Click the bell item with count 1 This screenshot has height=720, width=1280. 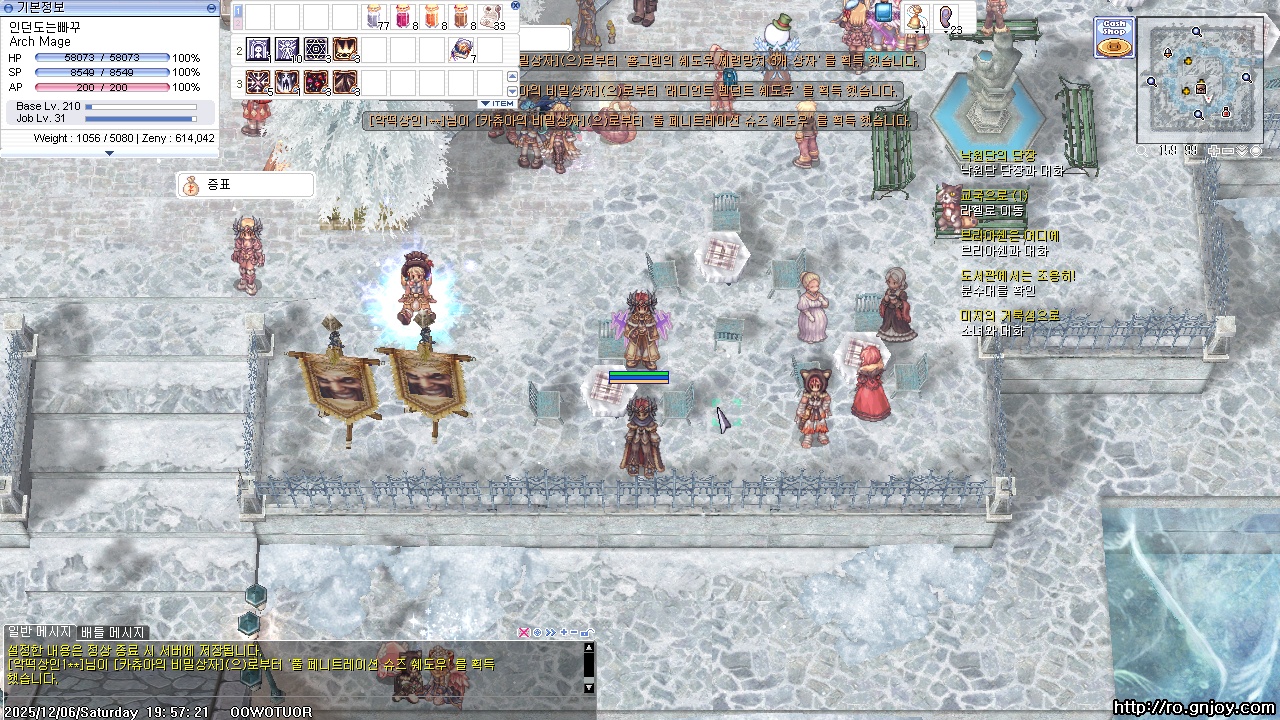coord(914,17)
